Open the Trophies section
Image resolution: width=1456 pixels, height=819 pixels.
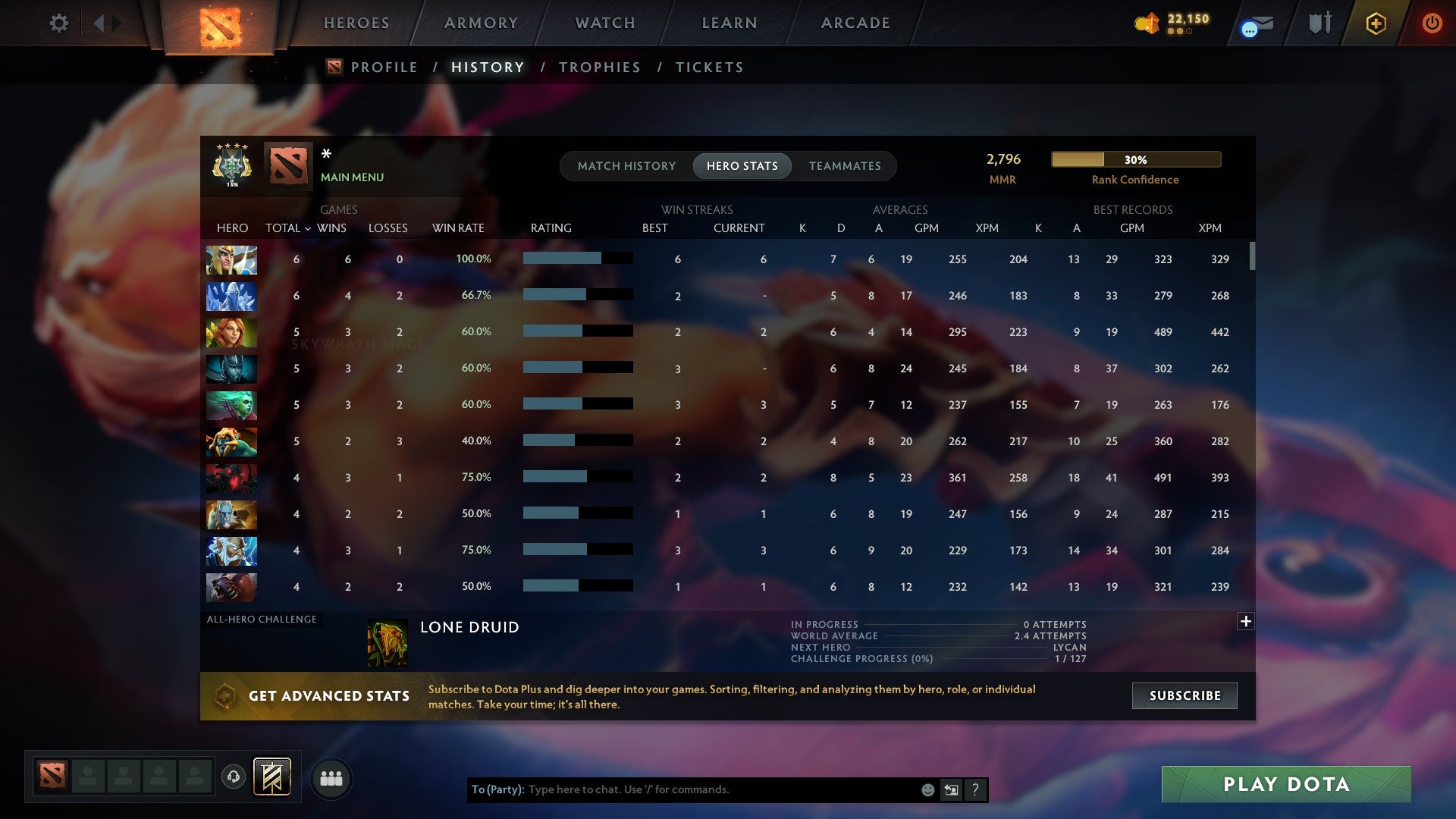click(599, 67)
